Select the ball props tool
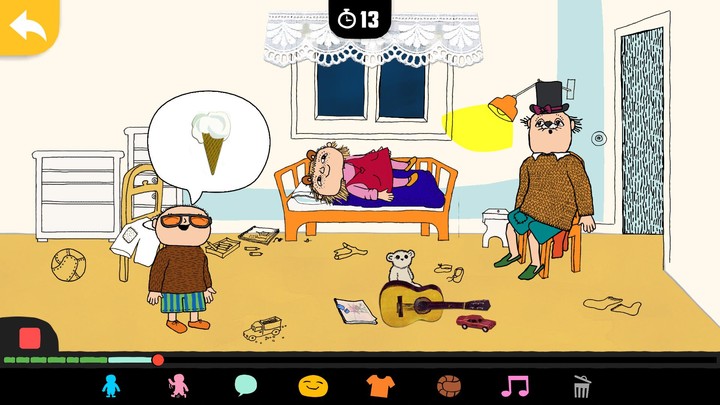 click(448, 385)
